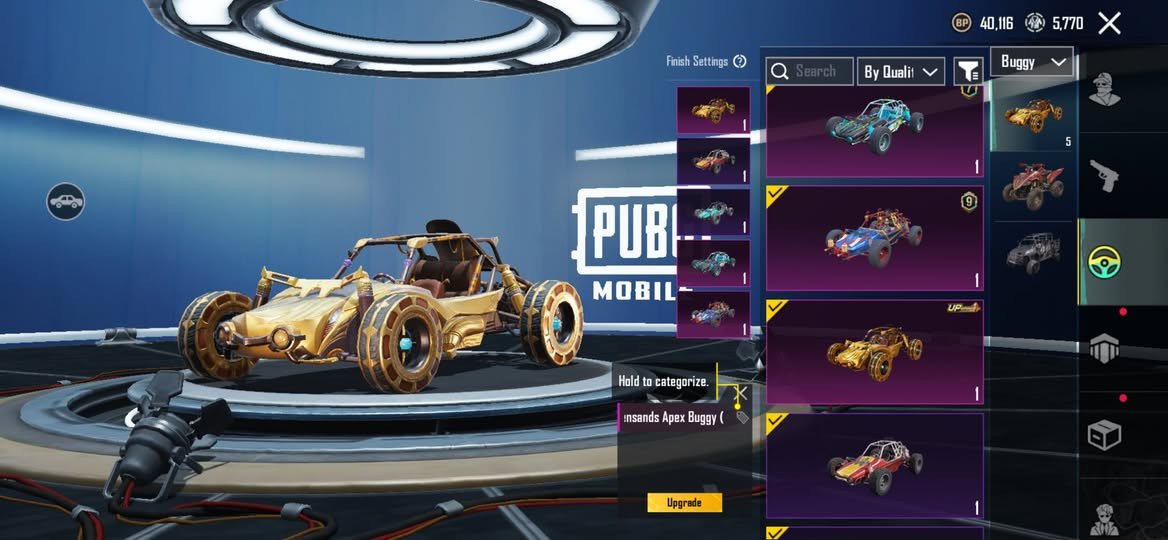Image resolution: width=1168 pixels, height=540 pixels.
Task: Toggle the car view icon on the left
Action: tap(66, 202)
